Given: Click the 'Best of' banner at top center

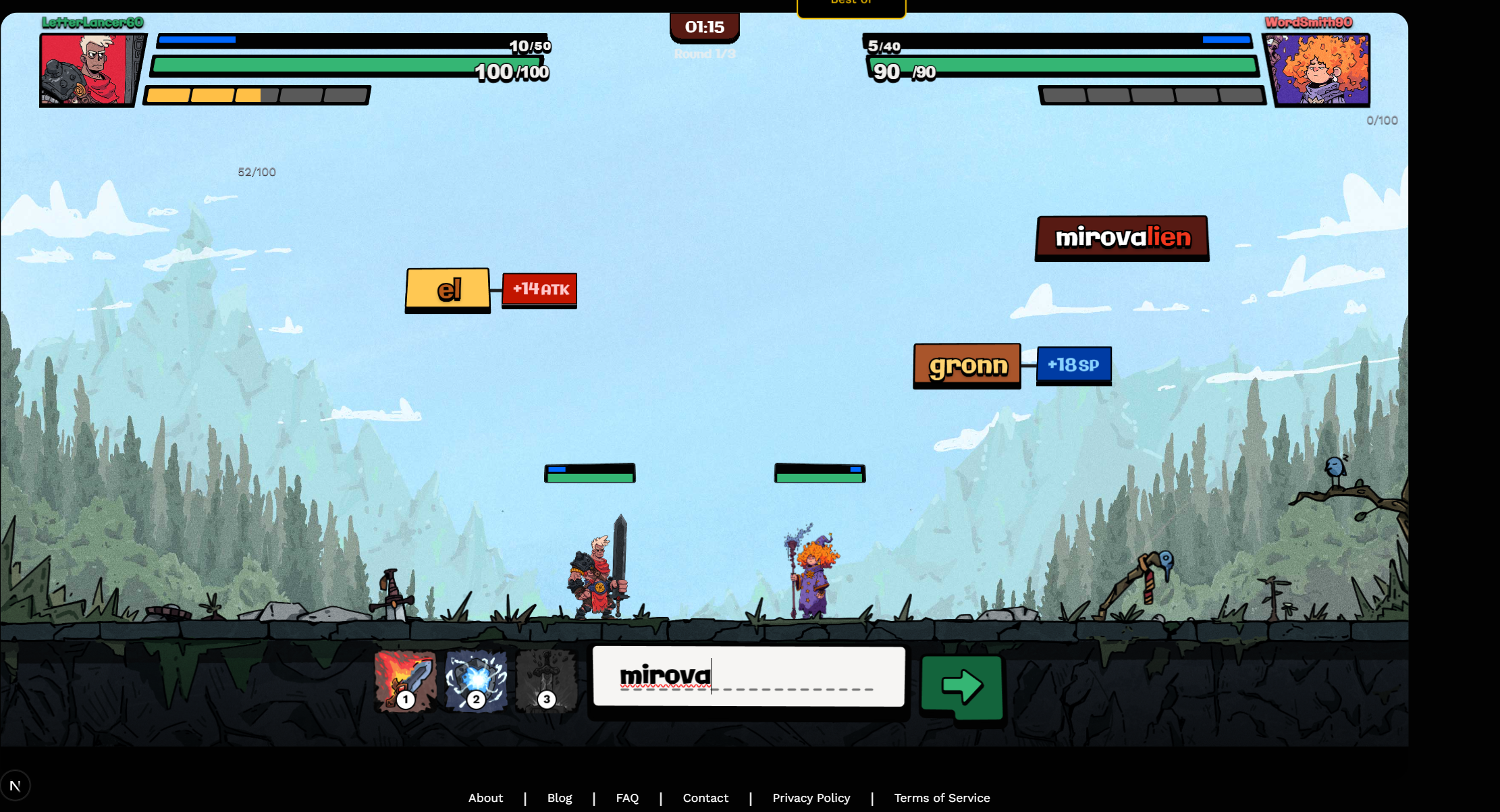Looking at the screenshot, I should click(x=851, y=5).
